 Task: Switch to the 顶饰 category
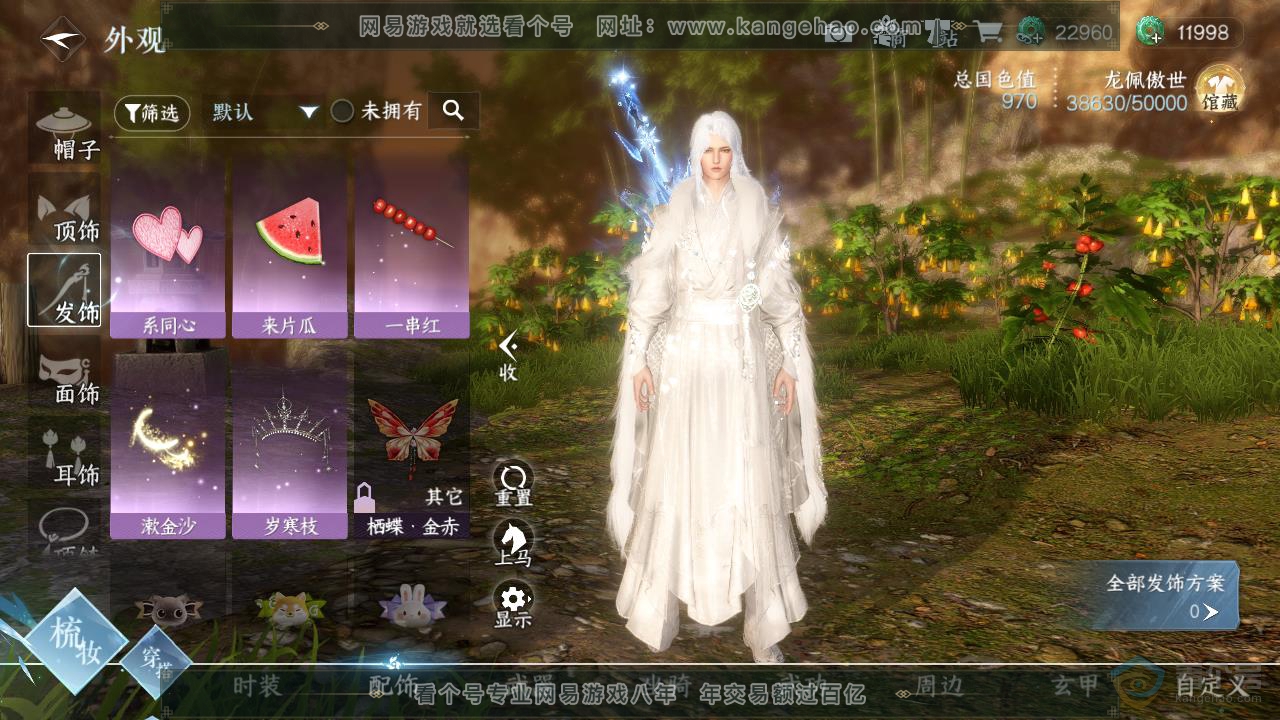pyautogui.click(x=65, y=212)
